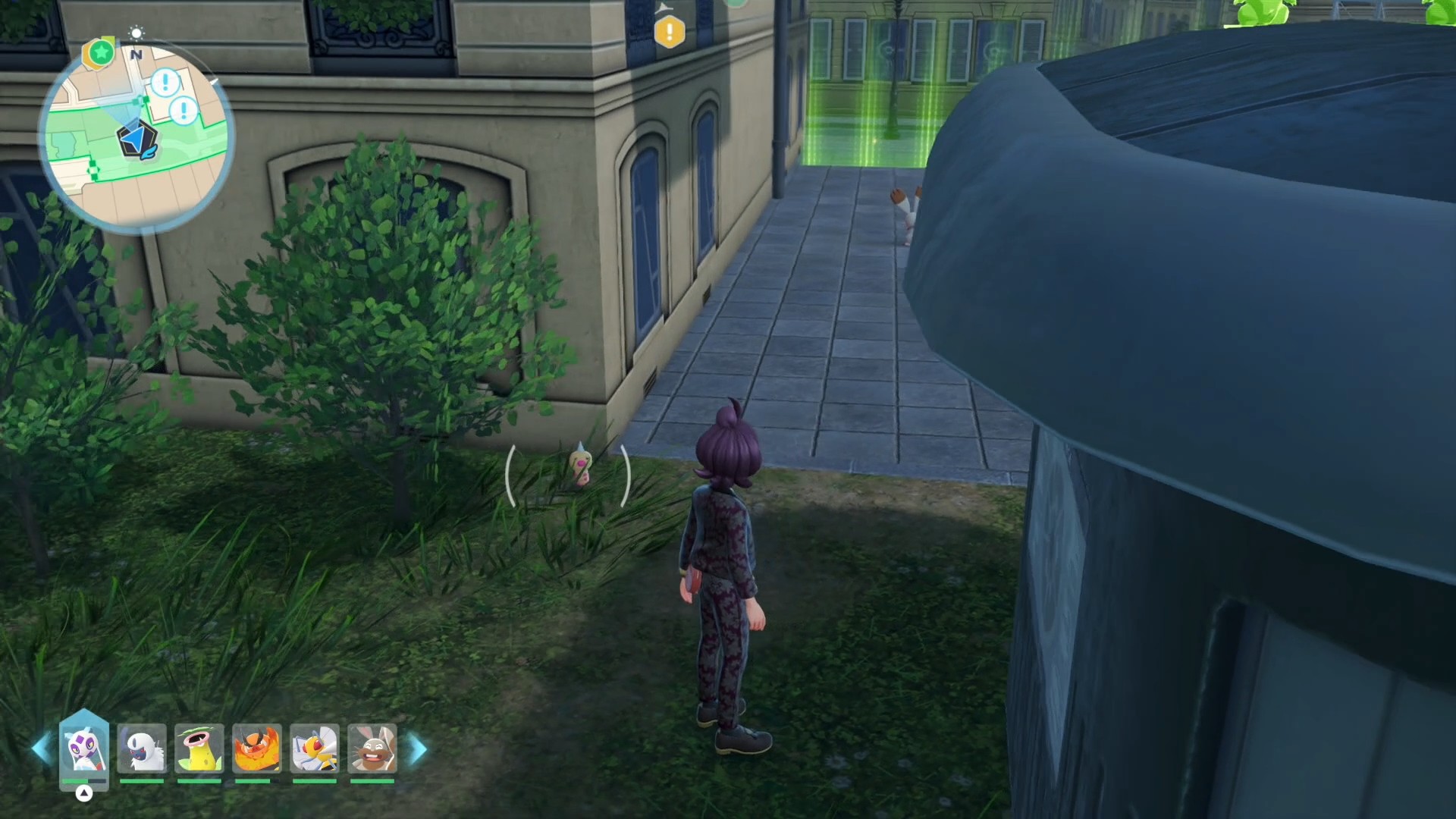Viewport: 1456px width, 819px height.
Task: Click the right party-cycle arrow
Action: (418, 748)
